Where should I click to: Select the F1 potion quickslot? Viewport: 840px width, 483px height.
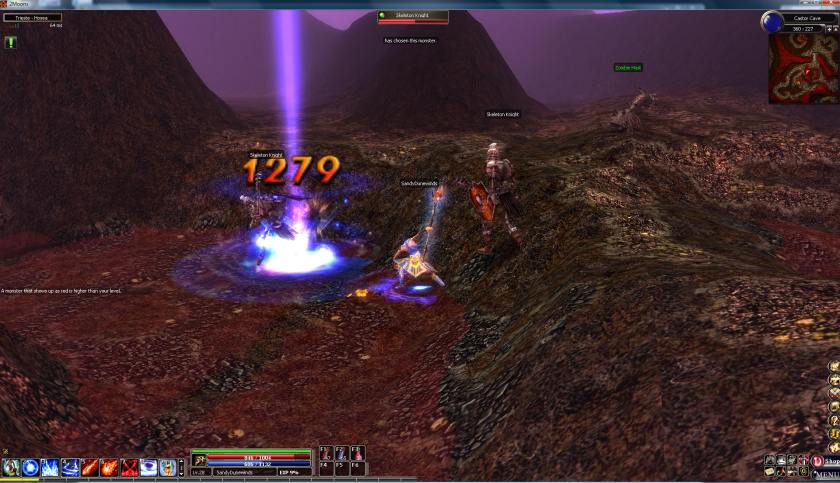(x=326, y=453)
